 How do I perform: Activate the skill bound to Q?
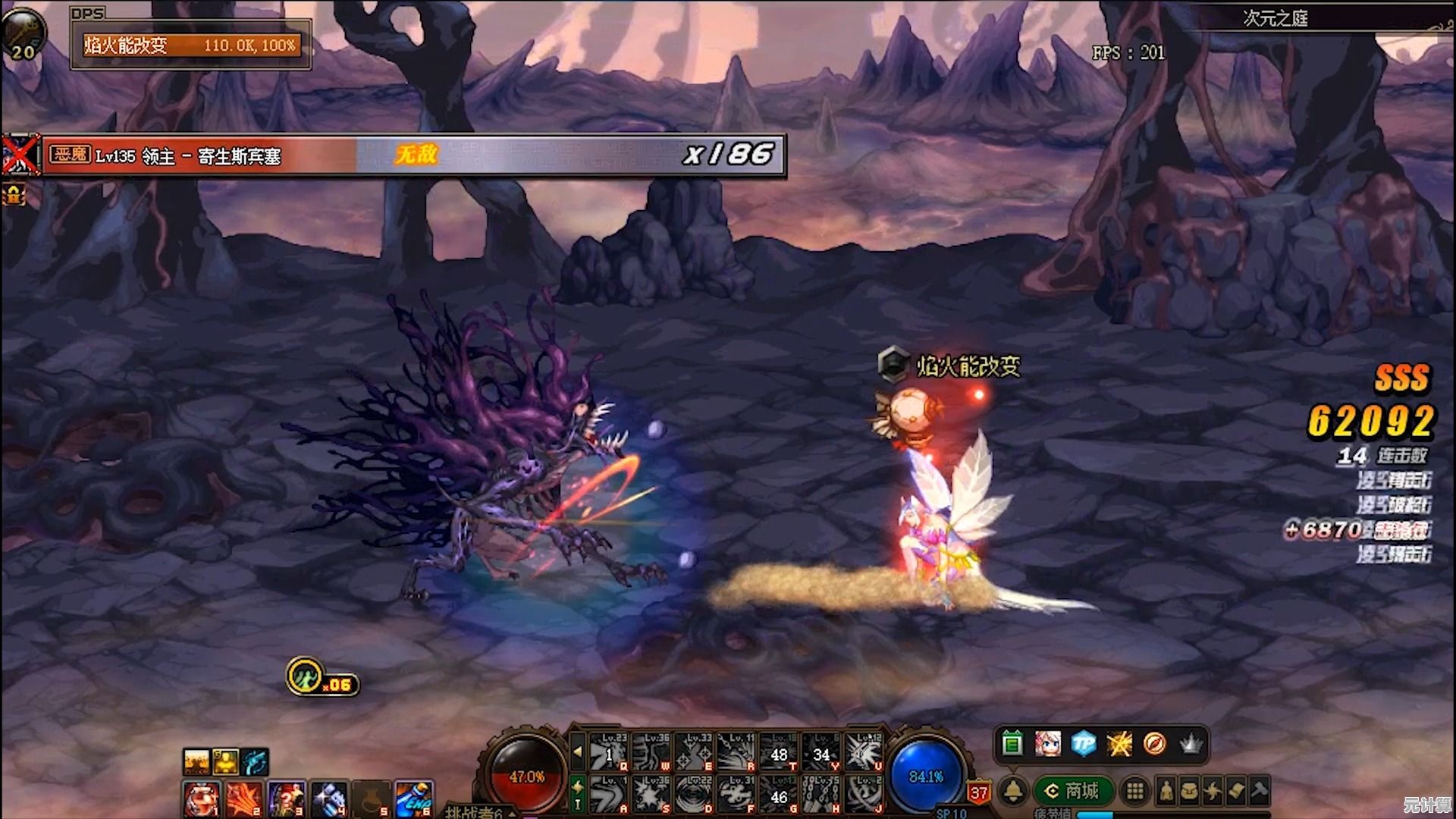609,751
